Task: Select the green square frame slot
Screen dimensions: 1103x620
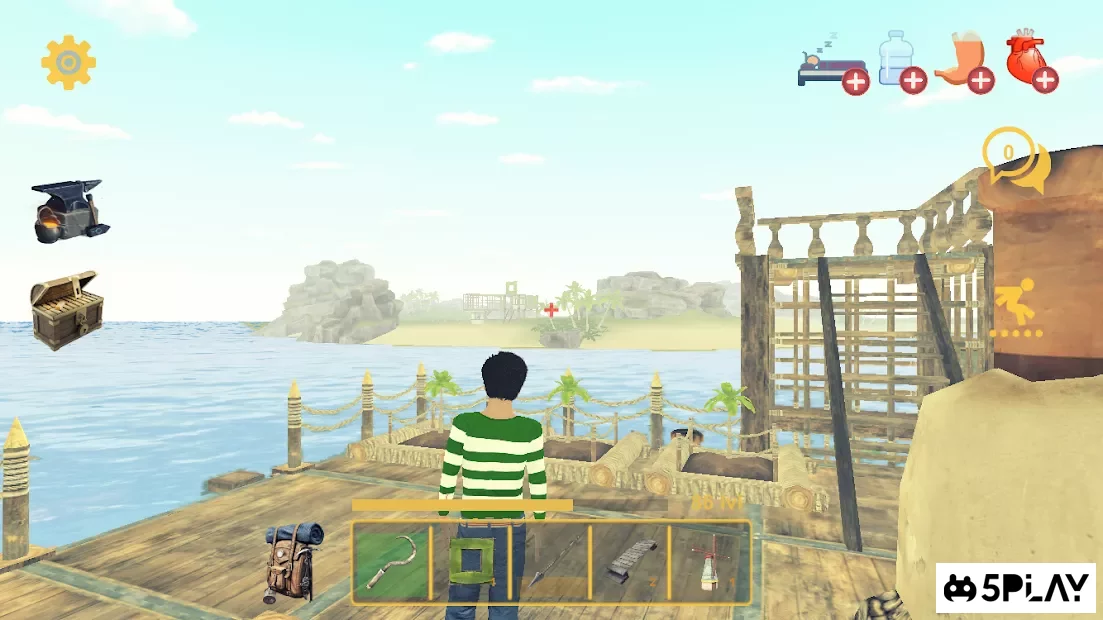Action: (469, 564)
